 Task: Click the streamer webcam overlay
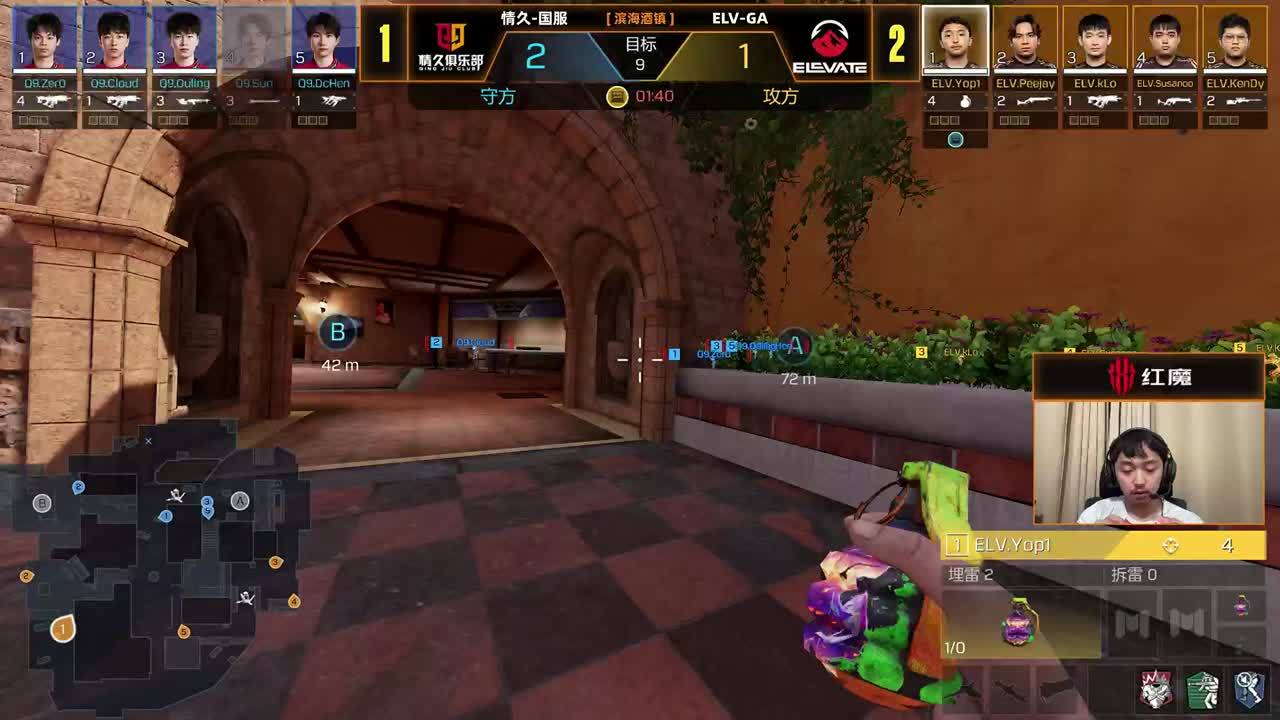(x=1148, y=461)
